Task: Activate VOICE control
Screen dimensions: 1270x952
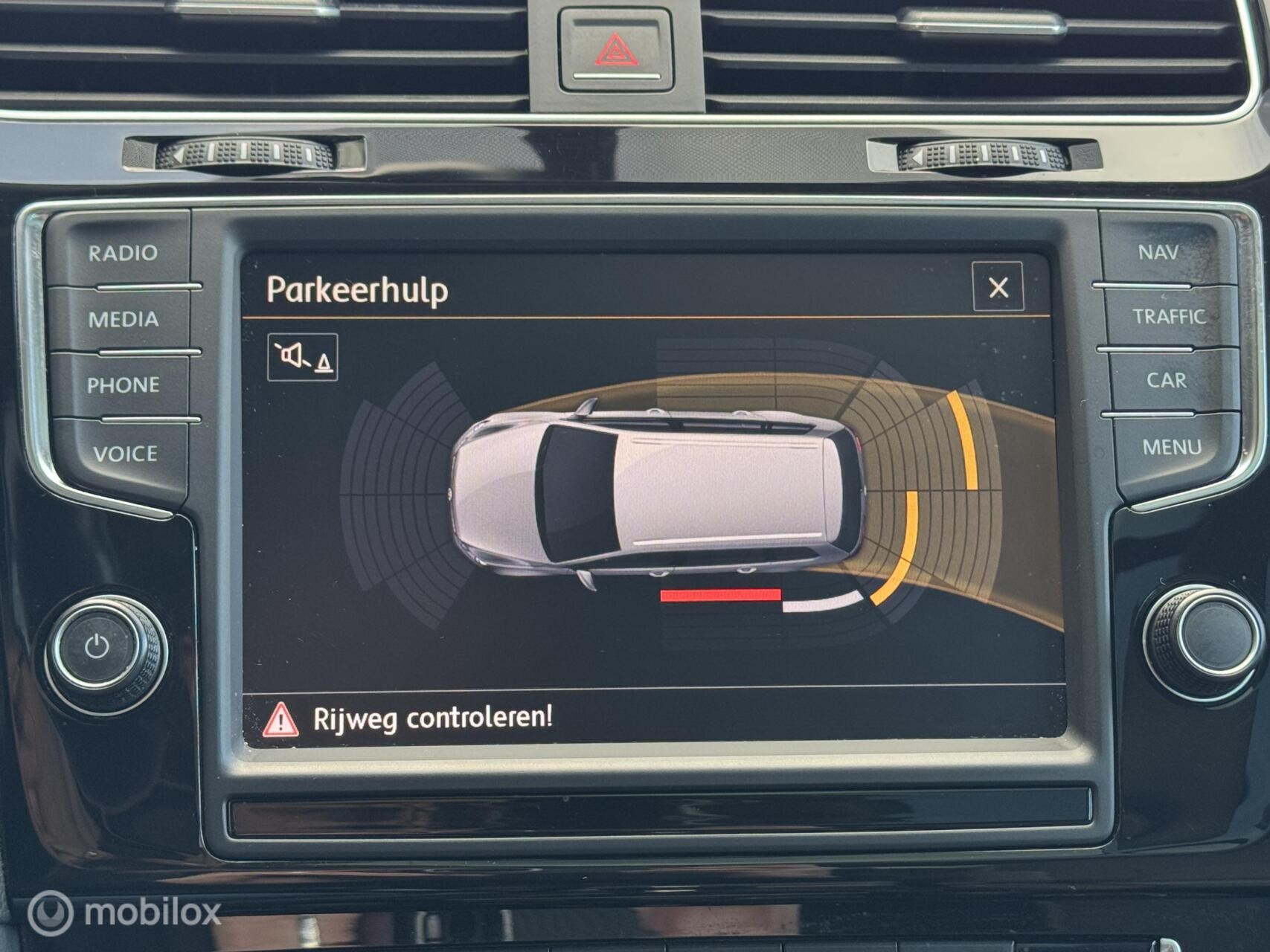Action: click(124, 451)
